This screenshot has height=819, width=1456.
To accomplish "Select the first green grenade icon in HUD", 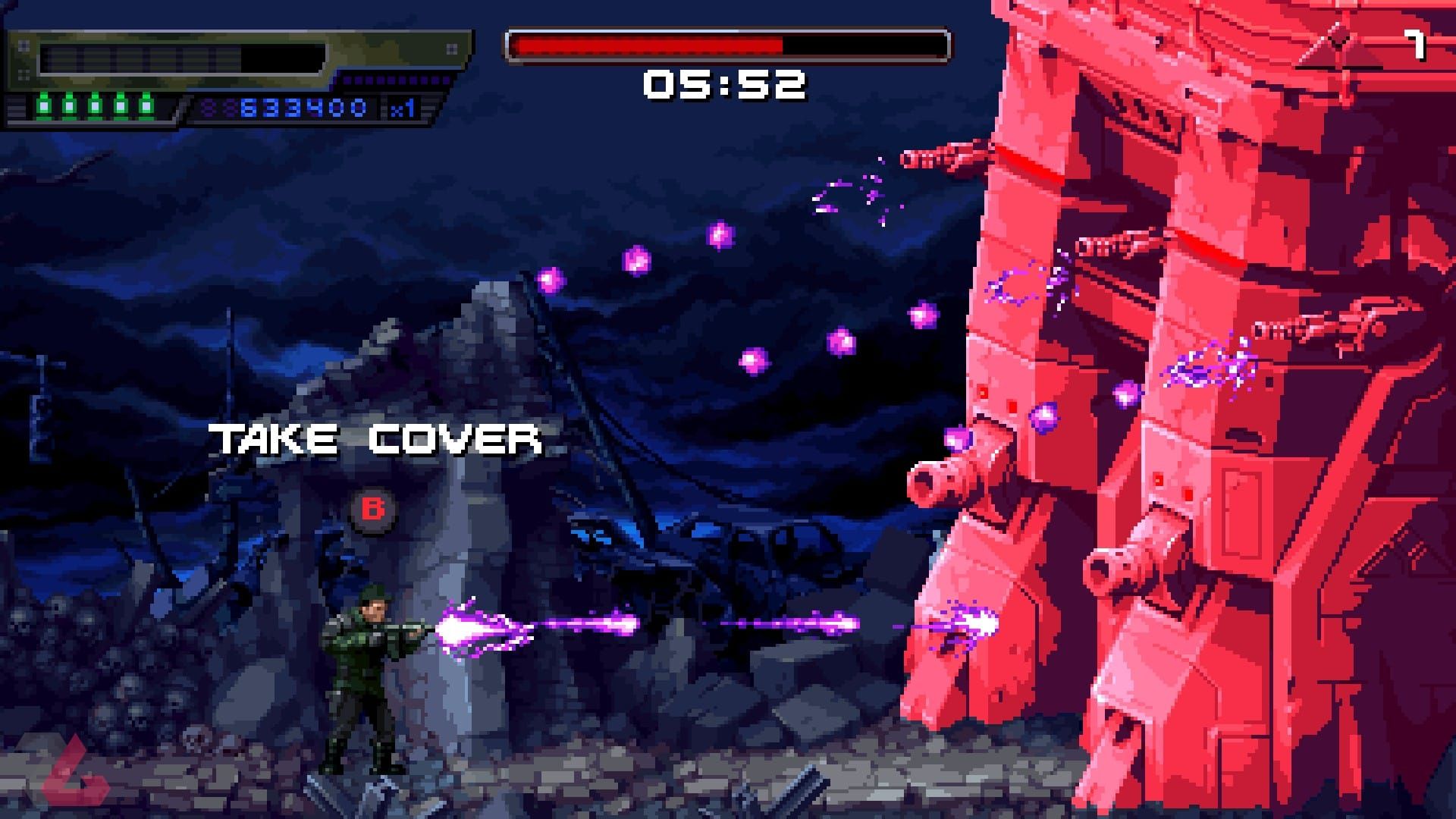I will click(x=43, y=105).
